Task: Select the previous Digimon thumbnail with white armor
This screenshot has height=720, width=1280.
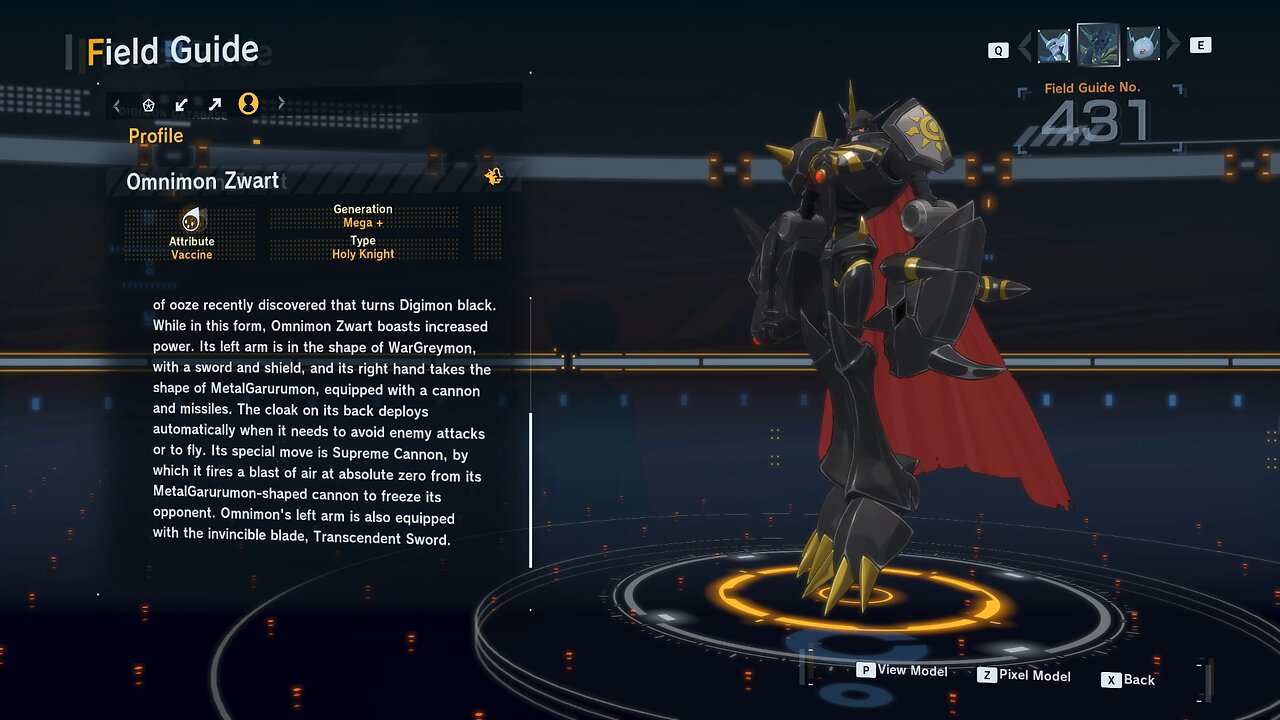Action: [x=1054, y=46]
